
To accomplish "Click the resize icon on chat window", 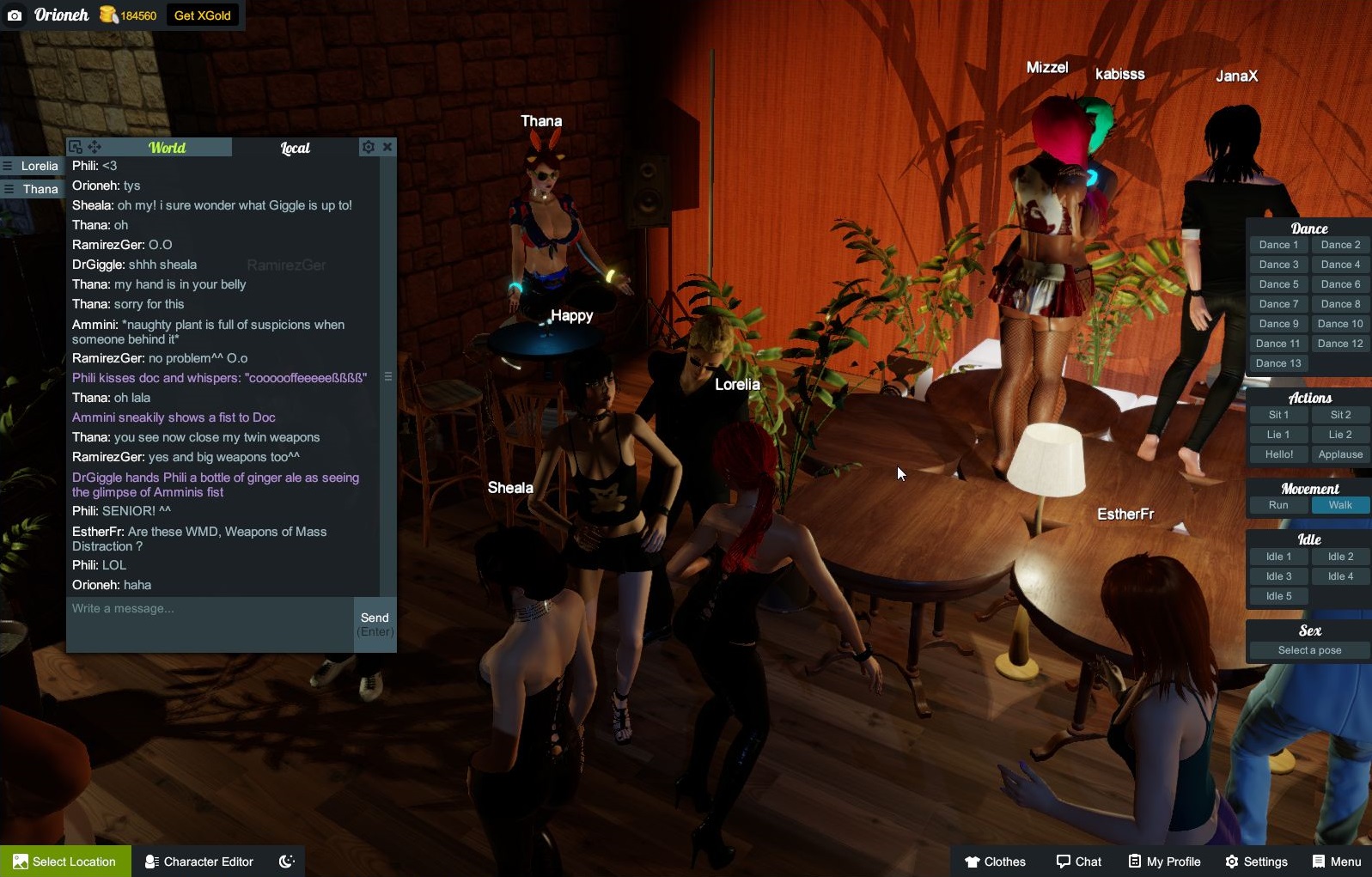I will coord(76,145).
